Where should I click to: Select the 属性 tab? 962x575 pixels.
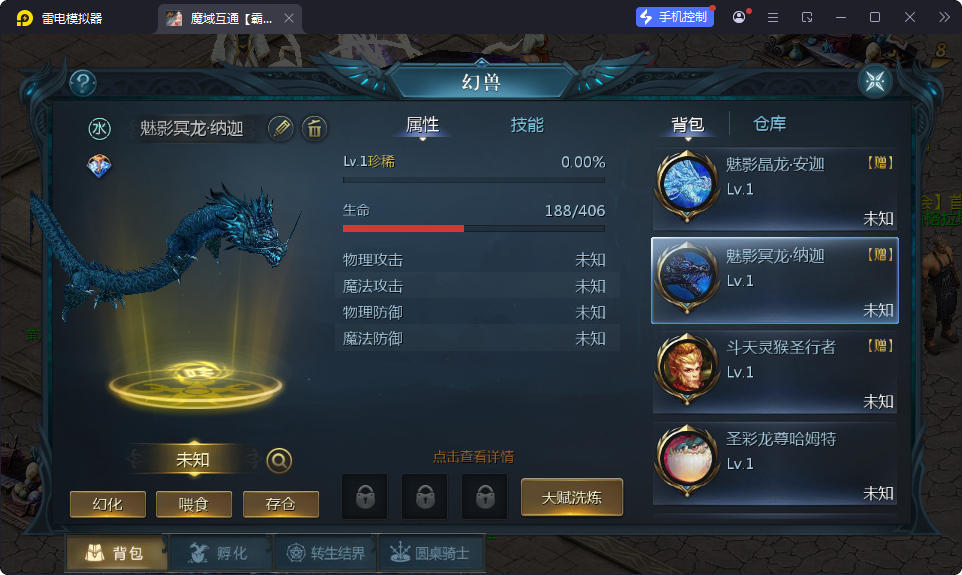(422, 125)
